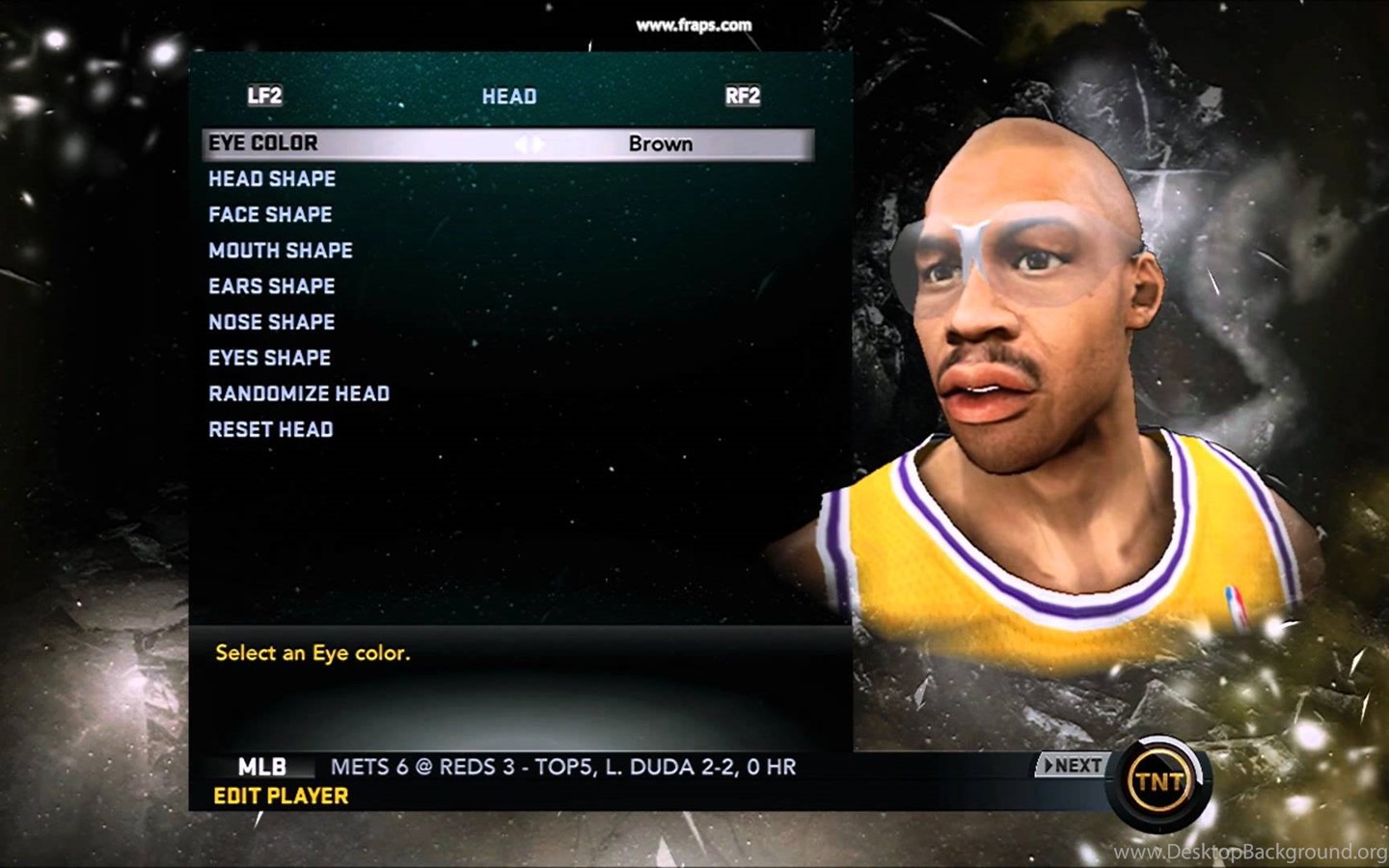Choose the Face Shape entry
This screenshot has height=868, width=1389.
point(270,215)
